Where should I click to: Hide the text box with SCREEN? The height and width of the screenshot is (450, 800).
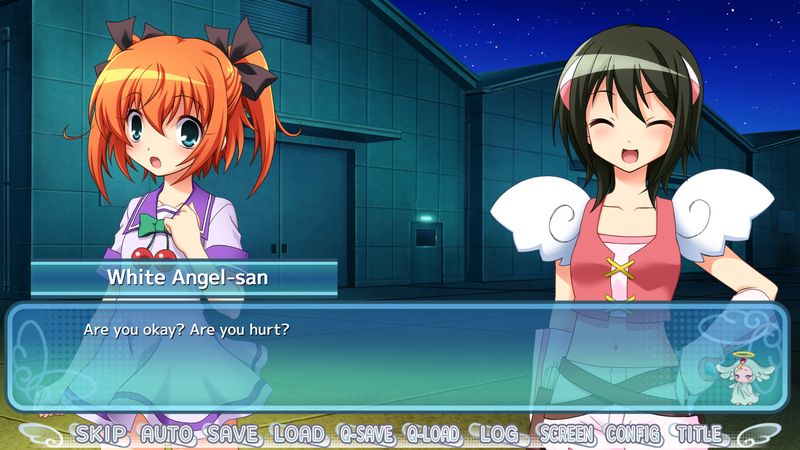pyautogui.click(x=566, y=435)
